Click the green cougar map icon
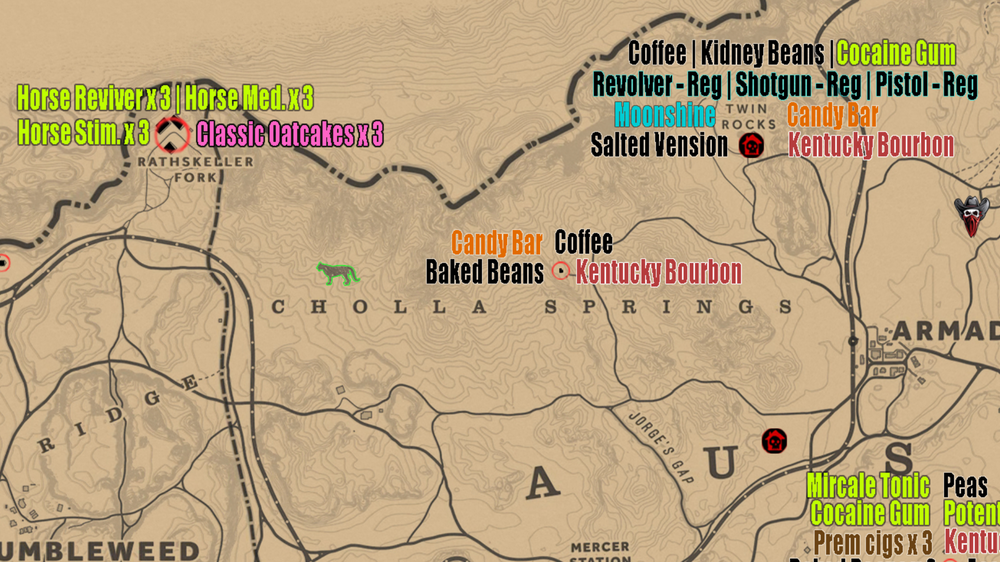1000x562 pixels. [337, 272]
